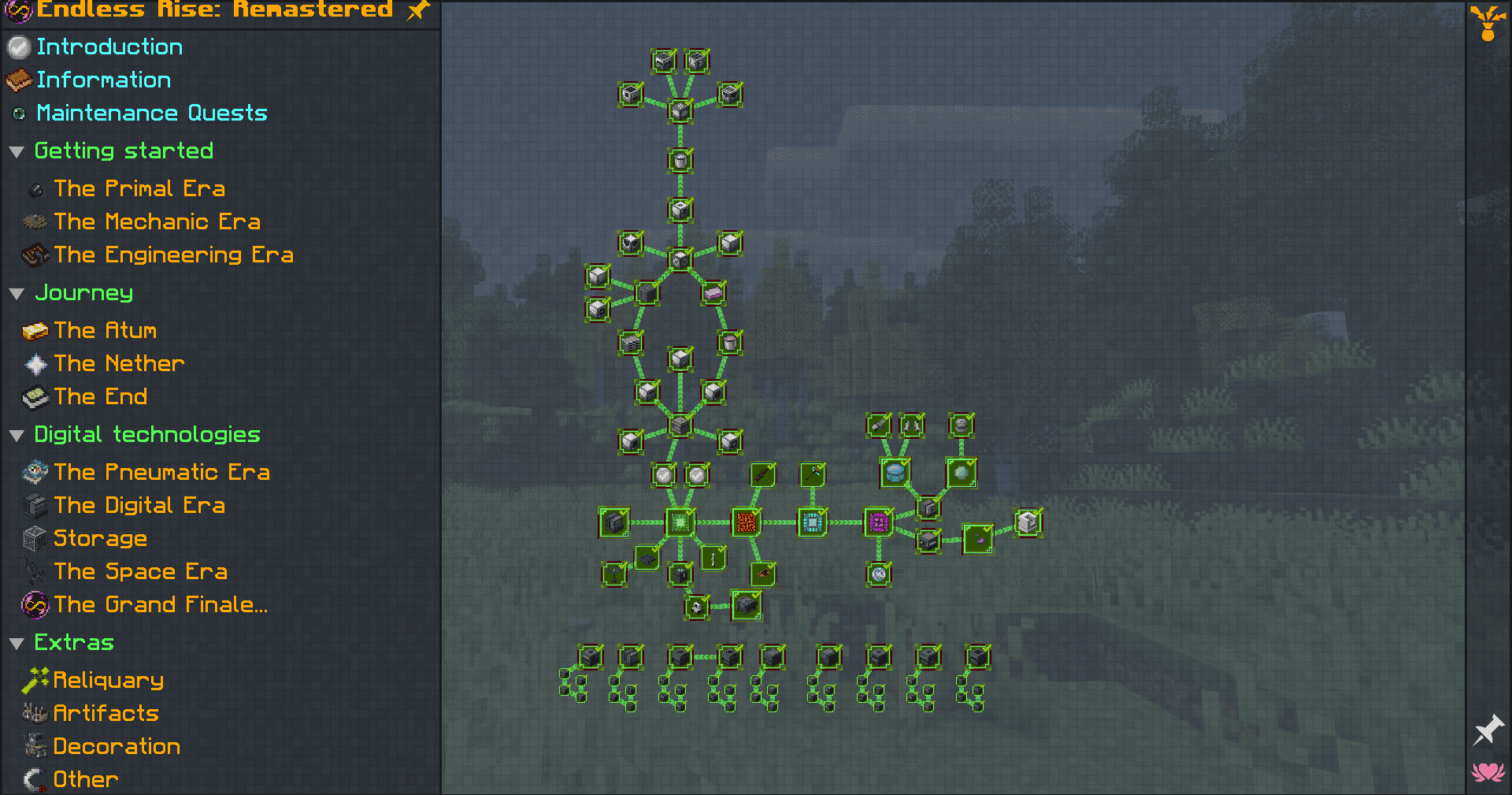Switch to The Nether chapter
This screenshot has height=795, width=1512.
[x=119, y=363]
